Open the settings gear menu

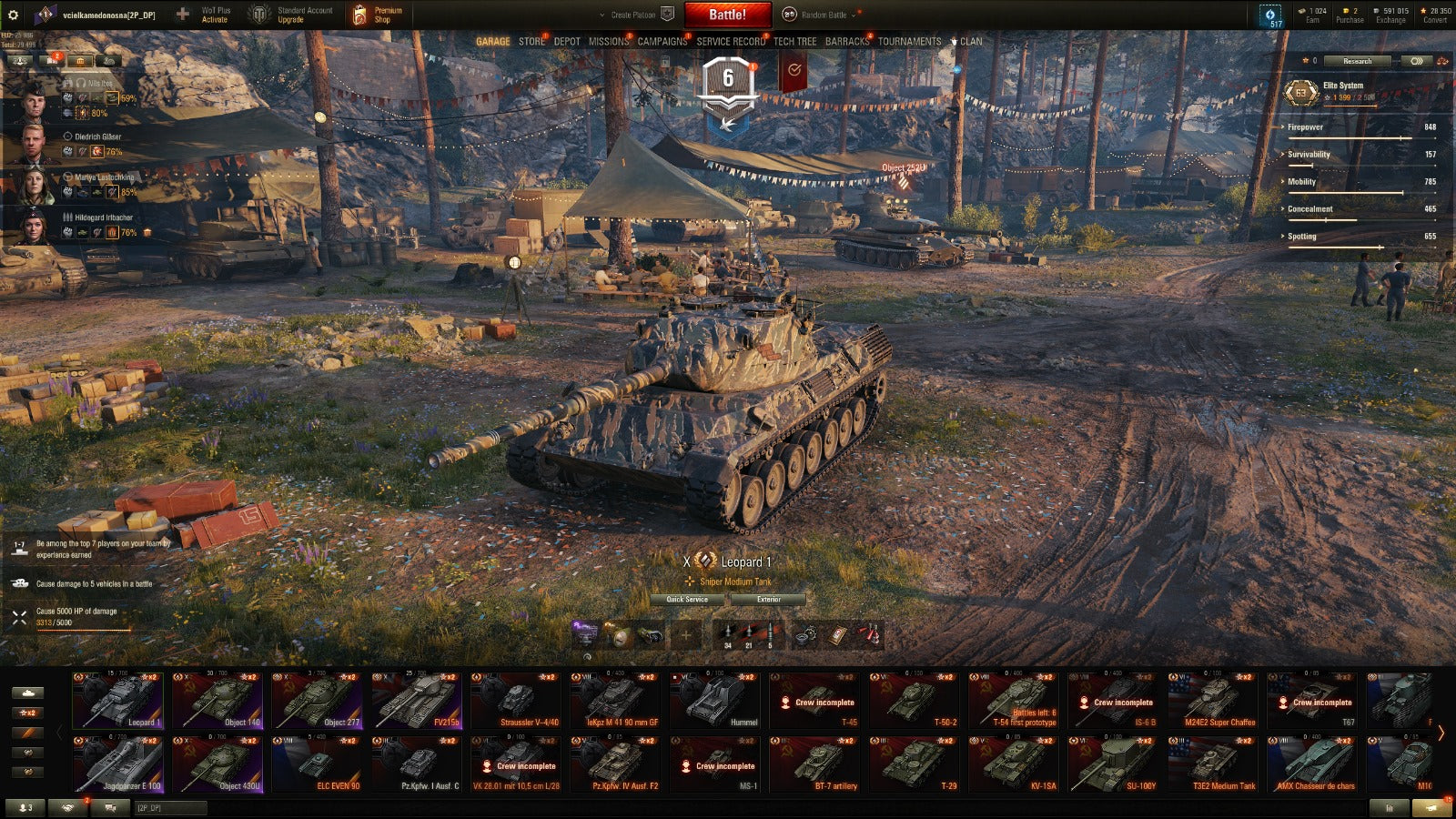pyautogui.click(x=13, y=15)
